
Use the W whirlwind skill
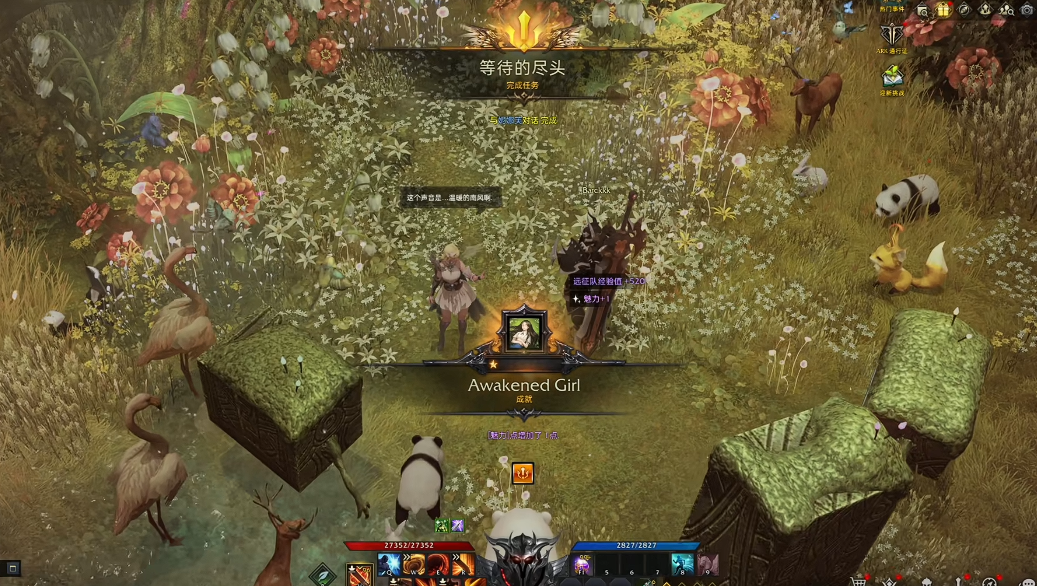412,565
